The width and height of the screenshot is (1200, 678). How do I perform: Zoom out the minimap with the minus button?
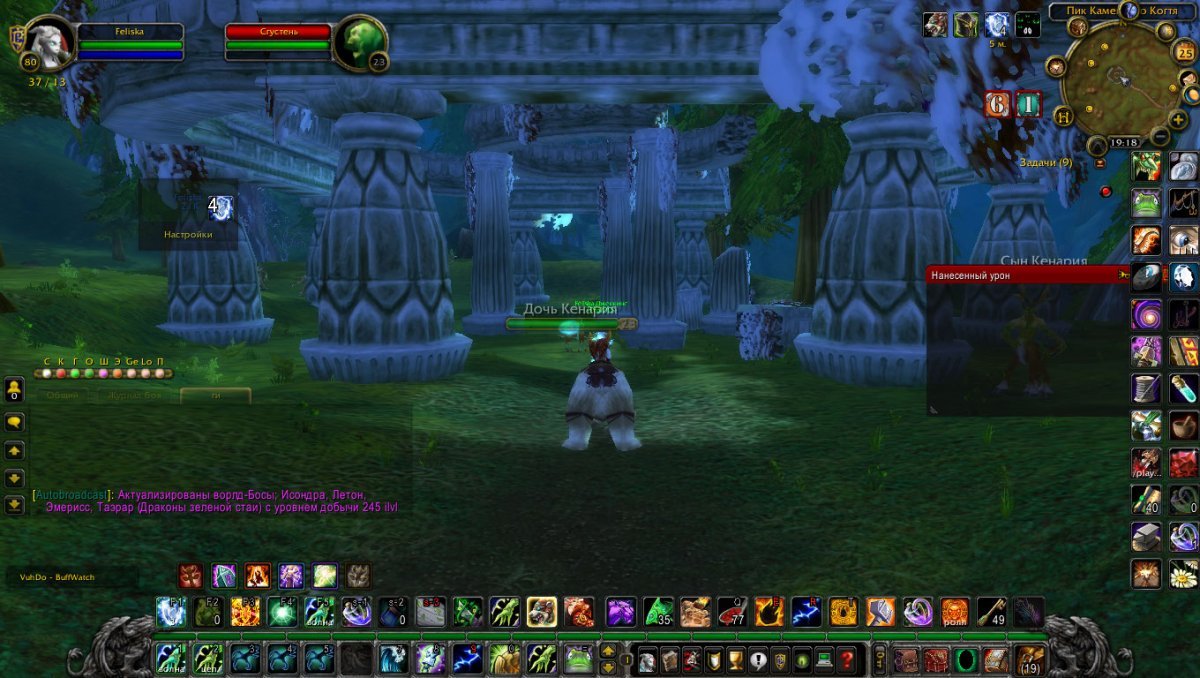click(1160, 136)
